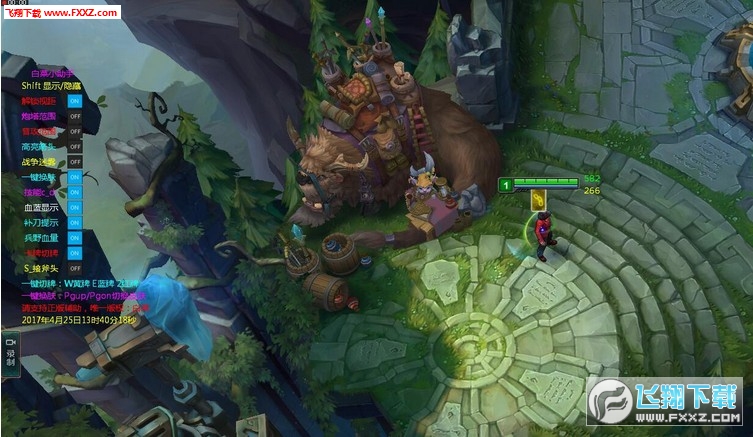Turn on the 炮塔范围 option
Viewport: 753px width, 437px height.
[x=75, y=116]
